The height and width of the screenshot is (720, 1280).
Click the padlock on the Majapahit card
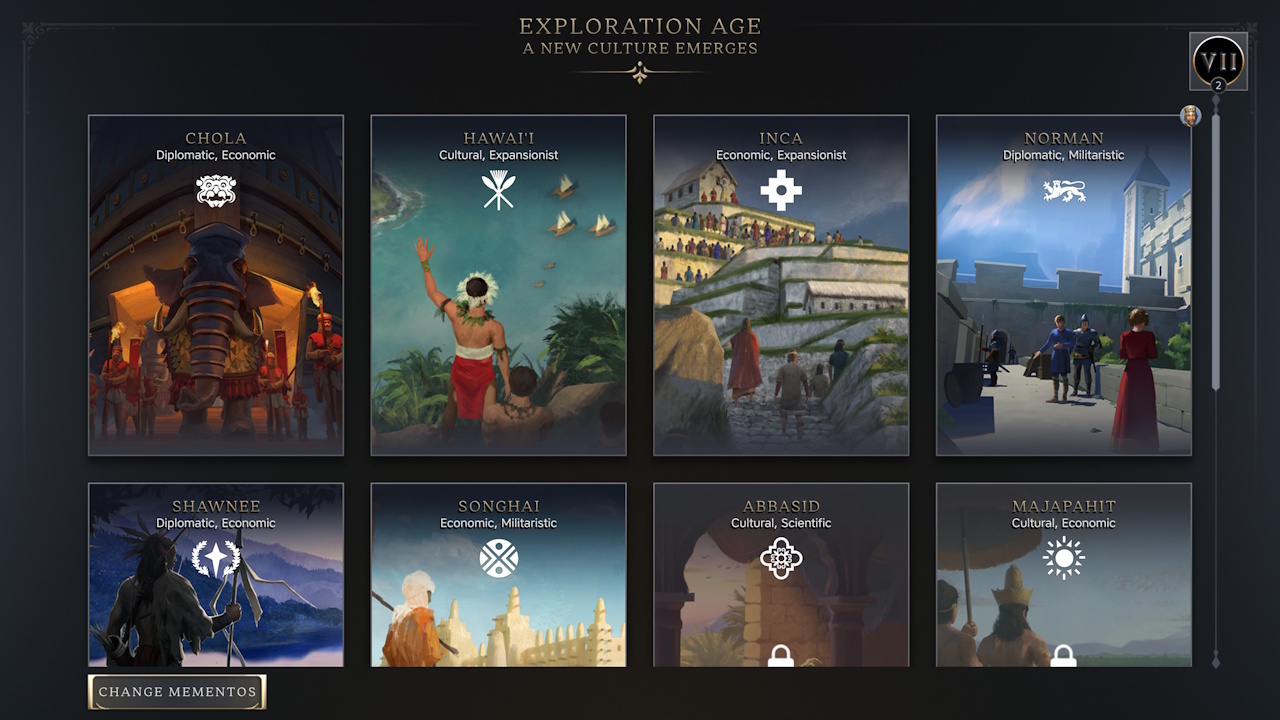point(1063,657)
